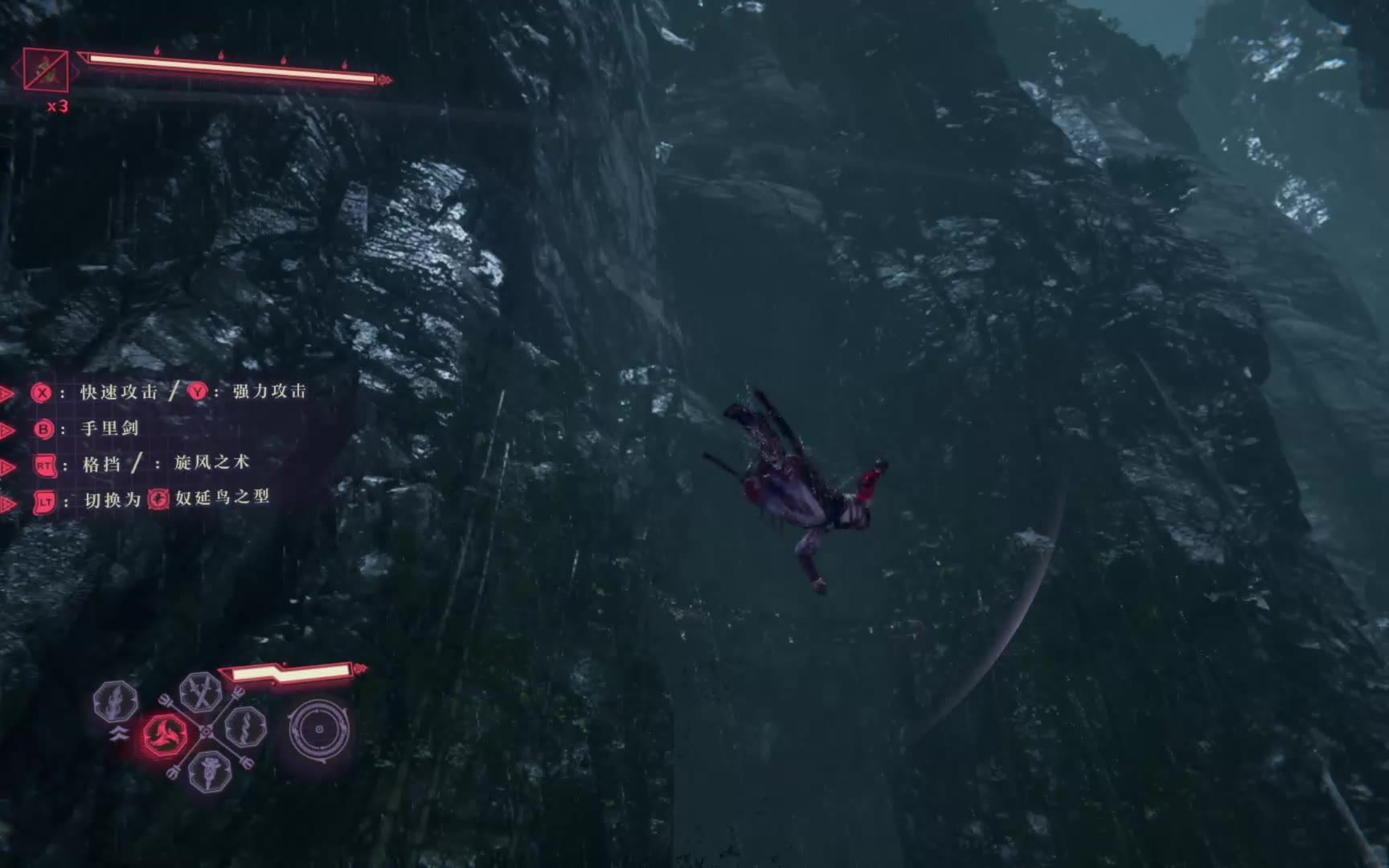This screenshot has height=868, width=1389.
Task: Select the quick item slot showing x3
Action: point(46,70)
